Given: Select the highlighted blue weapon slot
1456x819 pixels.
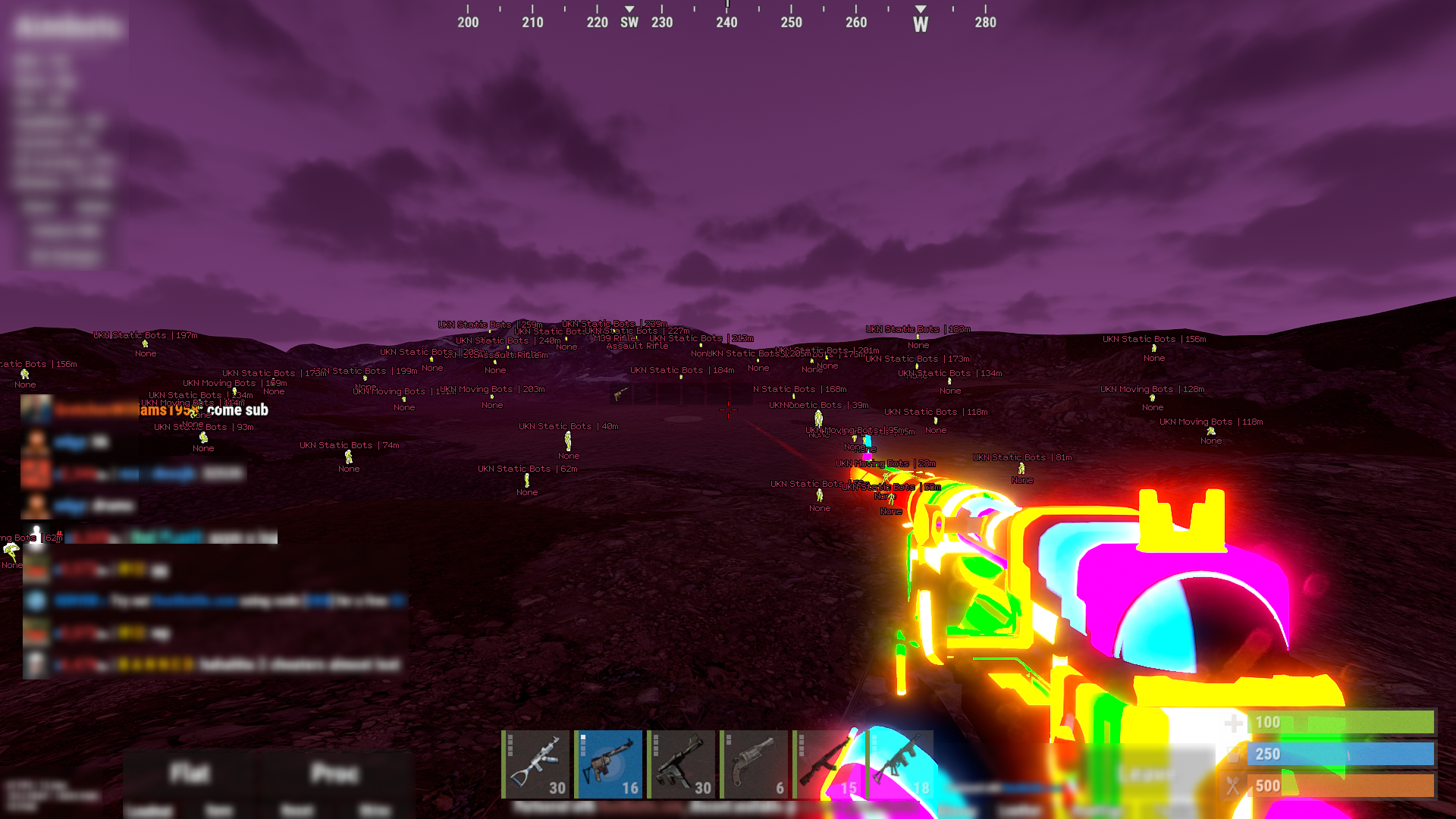Looking at the screenshot, I should click(609, 764).
